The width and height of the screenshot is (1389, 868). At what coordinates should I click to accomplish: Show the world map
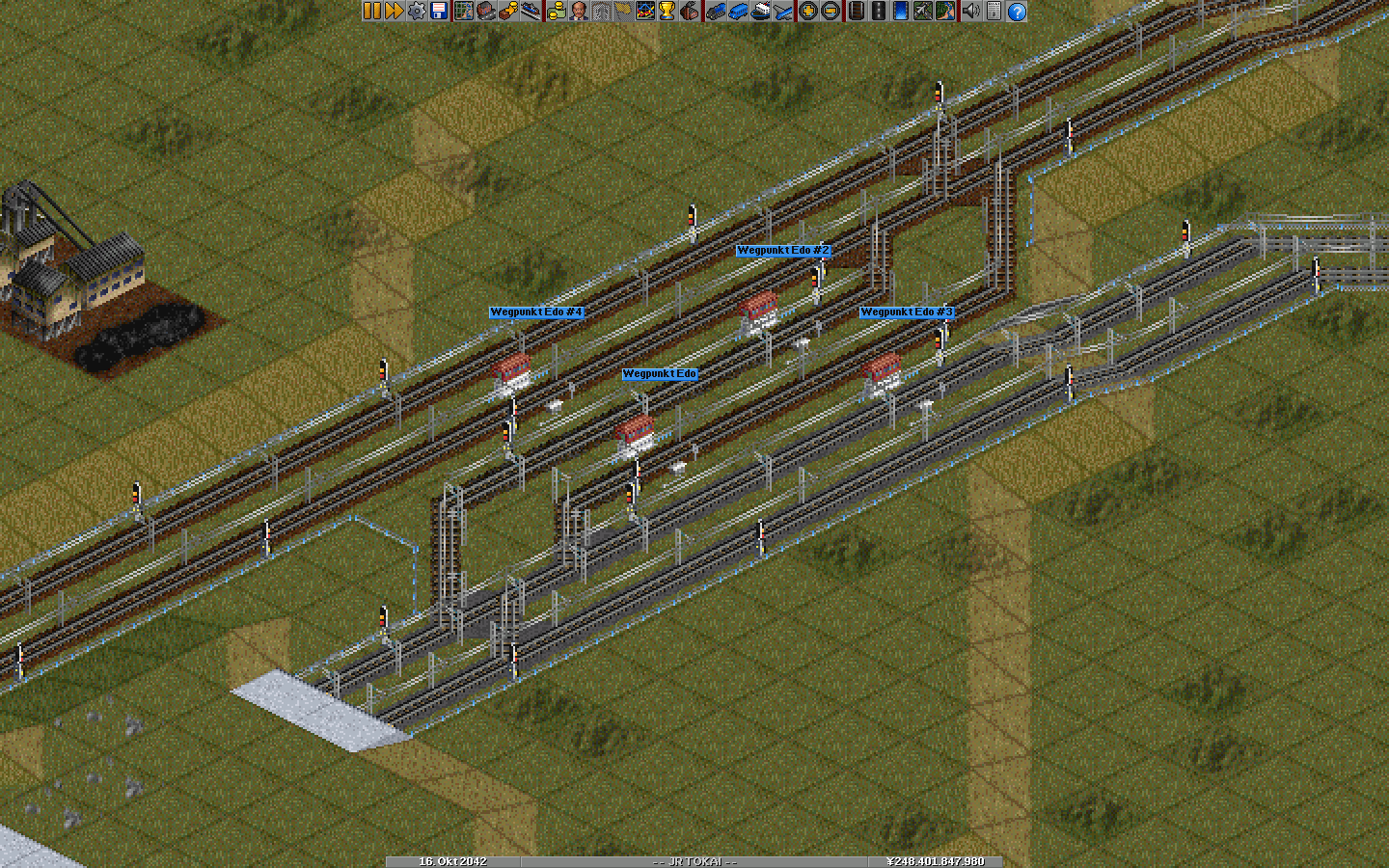click(463, 11)
